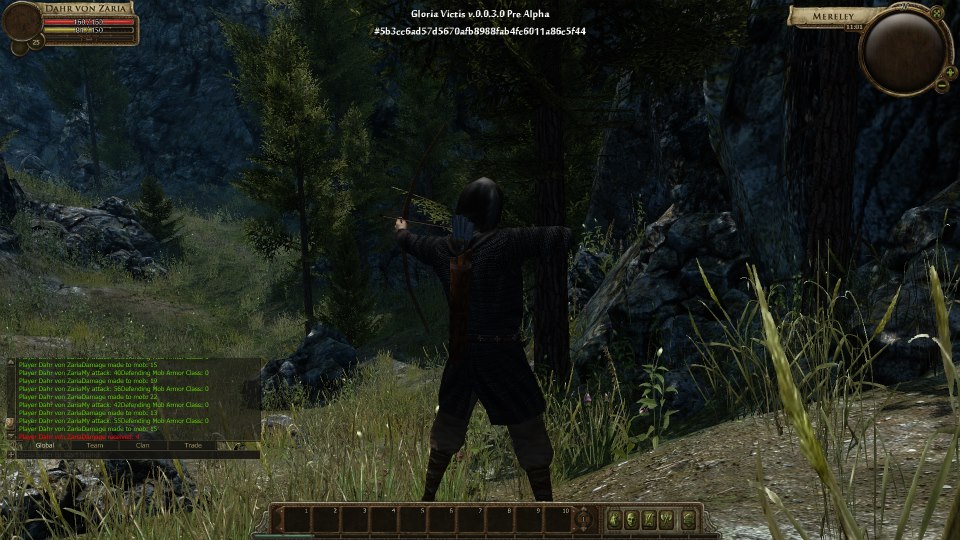Show the Trade chat tab
960x540 pixels.
click(x=193, y=445)
